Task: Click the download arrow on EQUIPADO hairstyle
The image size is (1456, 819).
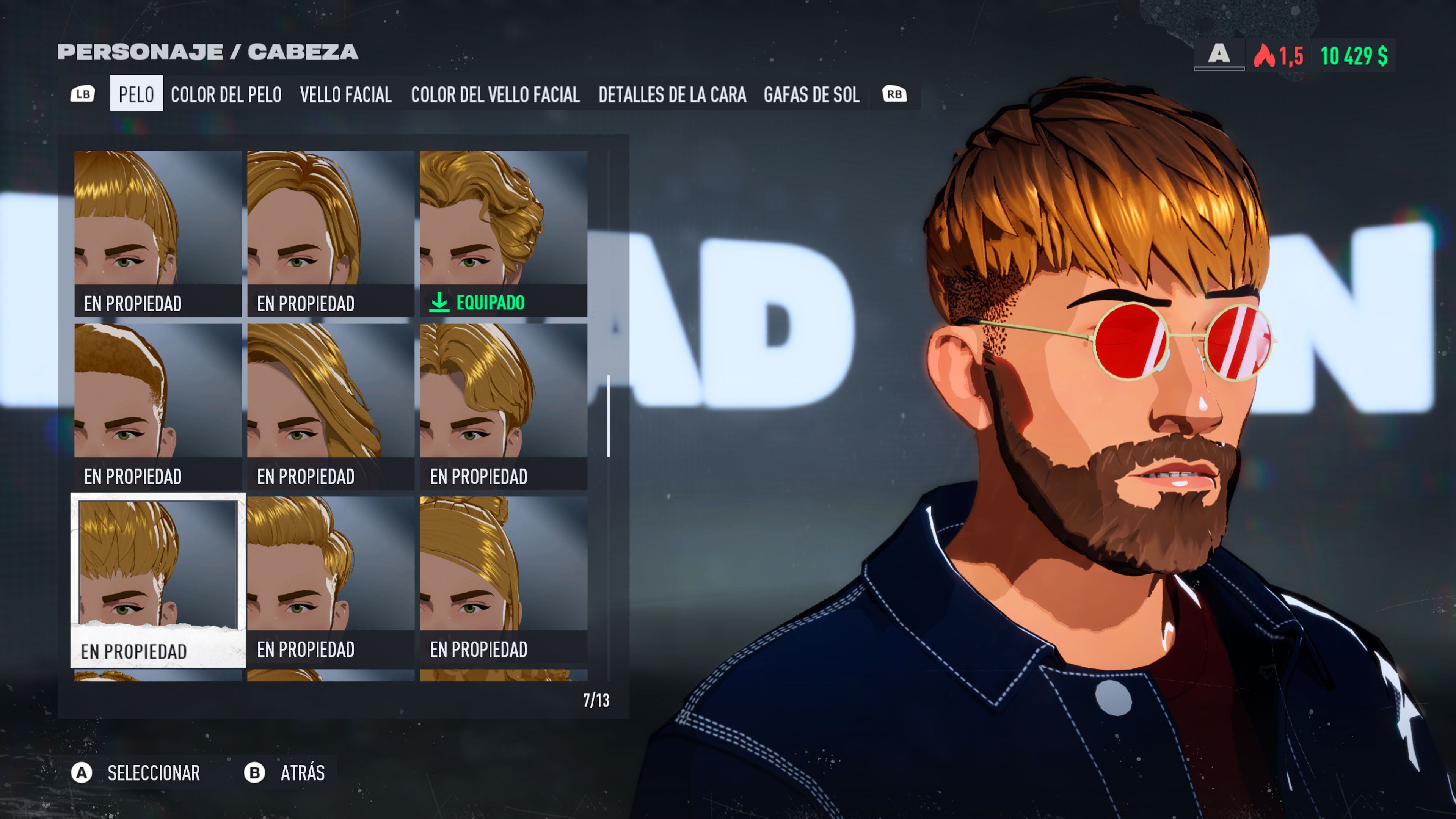Action: [440, 303]
